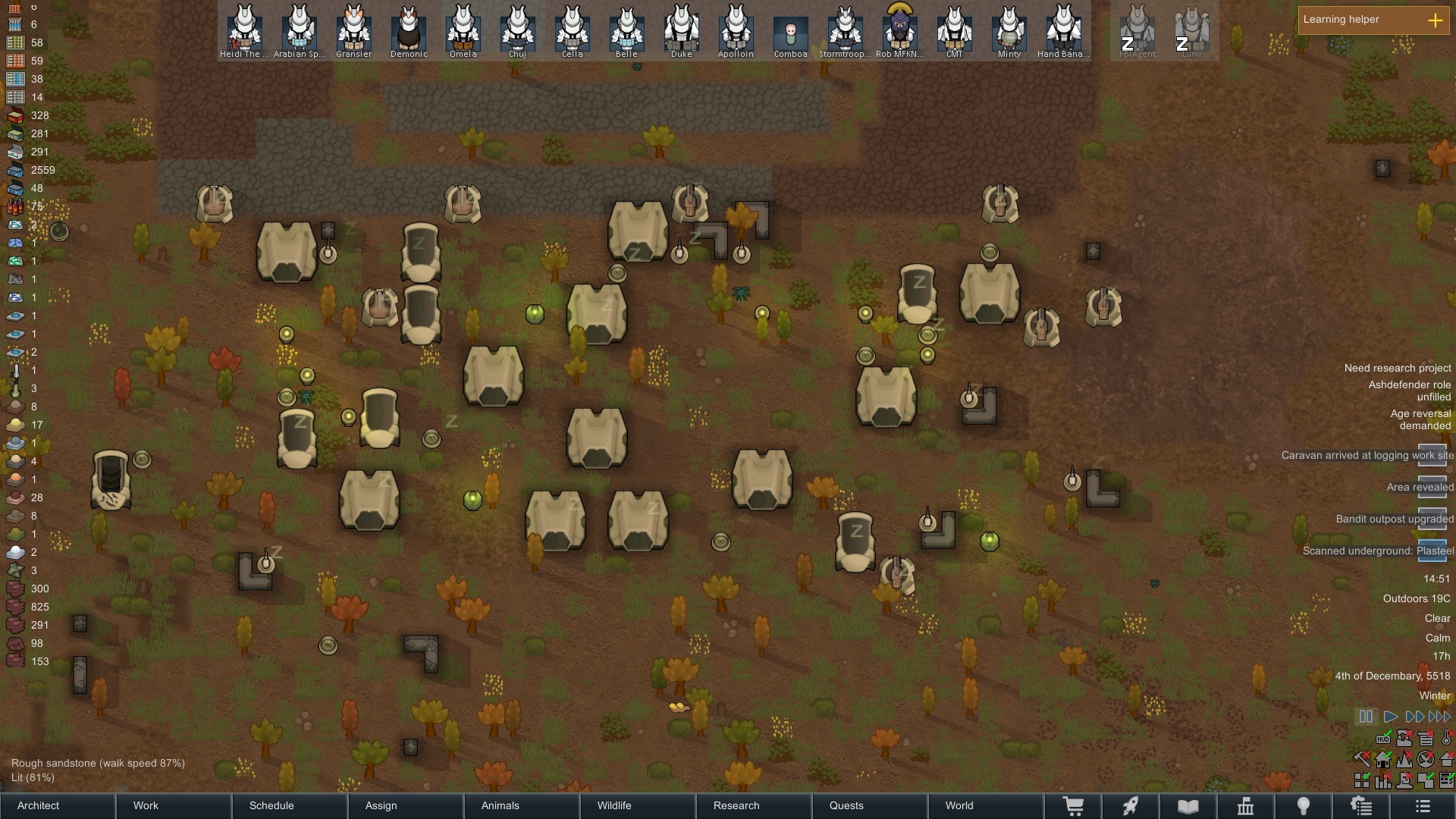Open the World tab

tap(959, 805)
